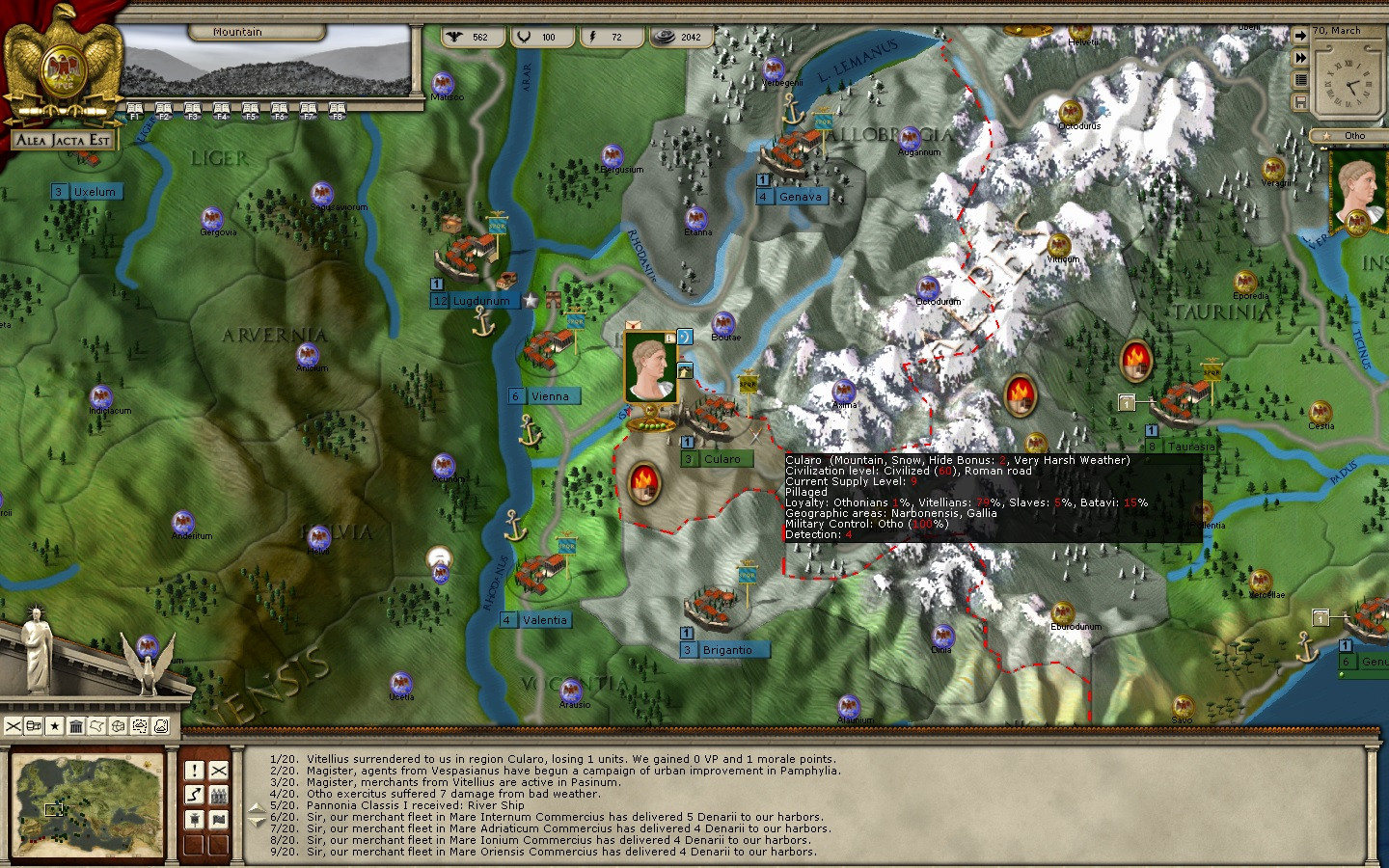Select the army leader portrait near Cularo
Image resolution: width=1389 pixels, height=868 pixels.
650,366
